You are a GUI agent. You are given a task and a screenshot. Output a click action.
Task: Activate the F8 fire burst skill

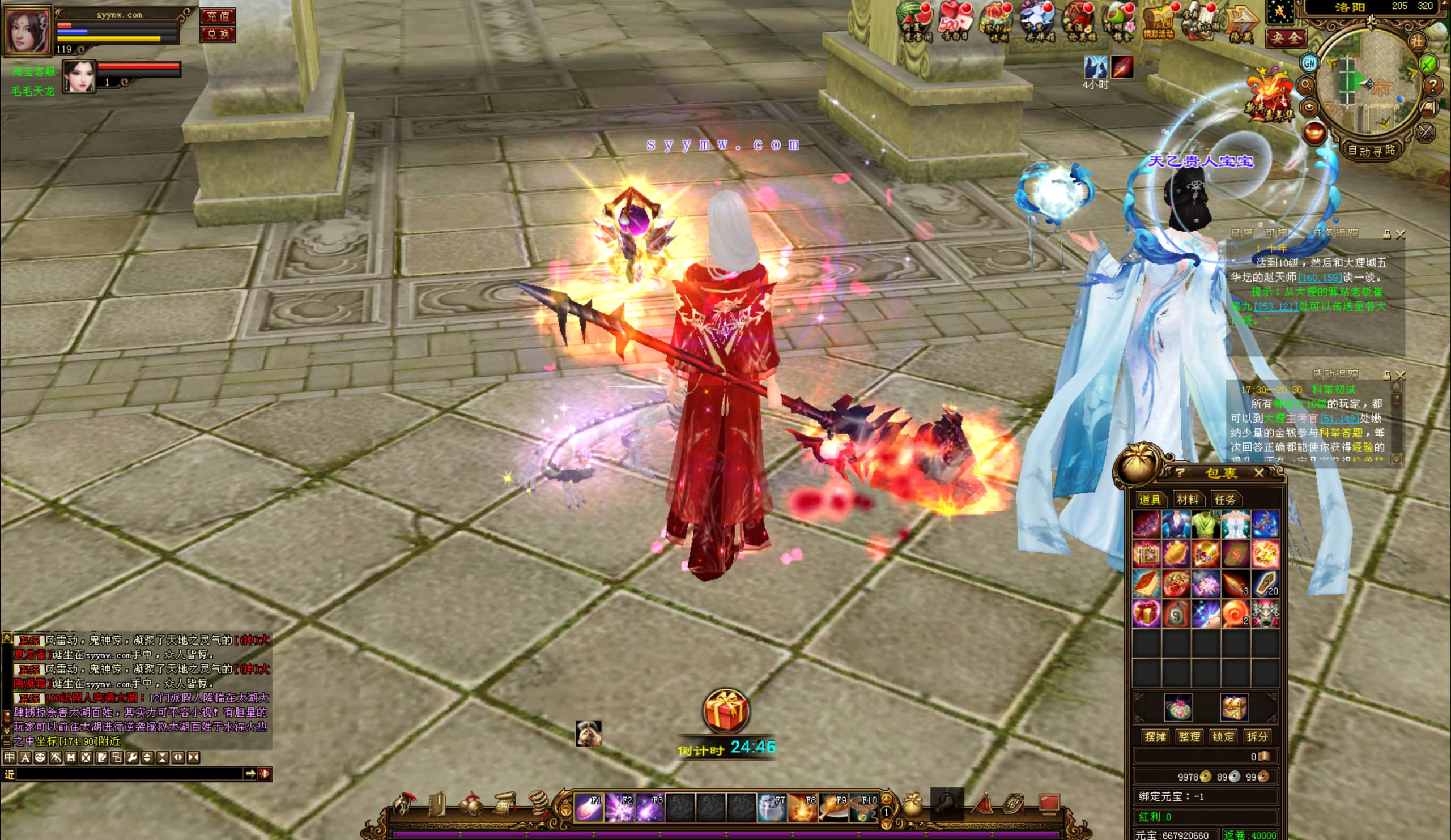pyautogui.click(x=802, y=807)
